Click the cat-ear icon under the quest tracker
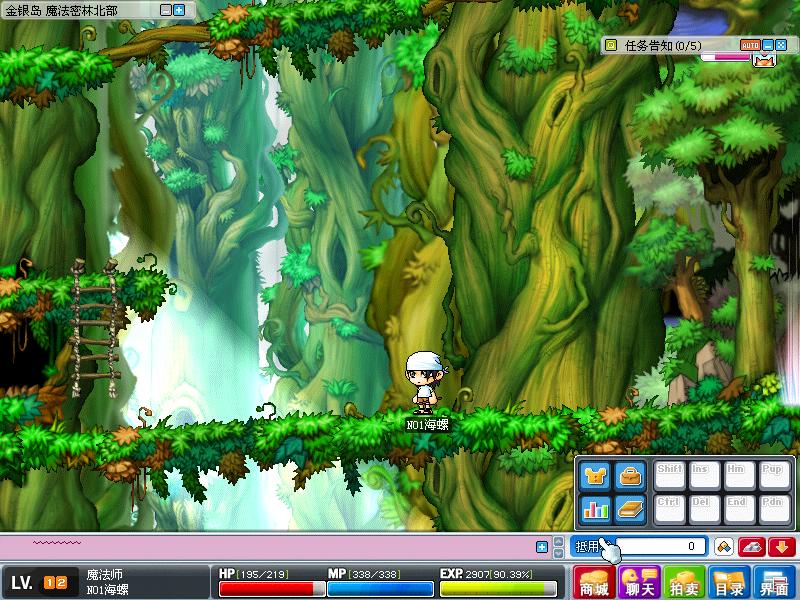 (x=764, y=60)
